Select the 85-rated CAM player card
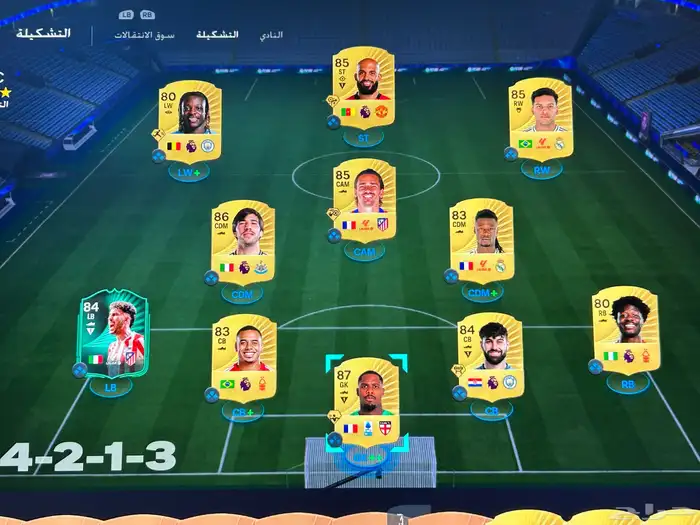 (x=364, y=199)
